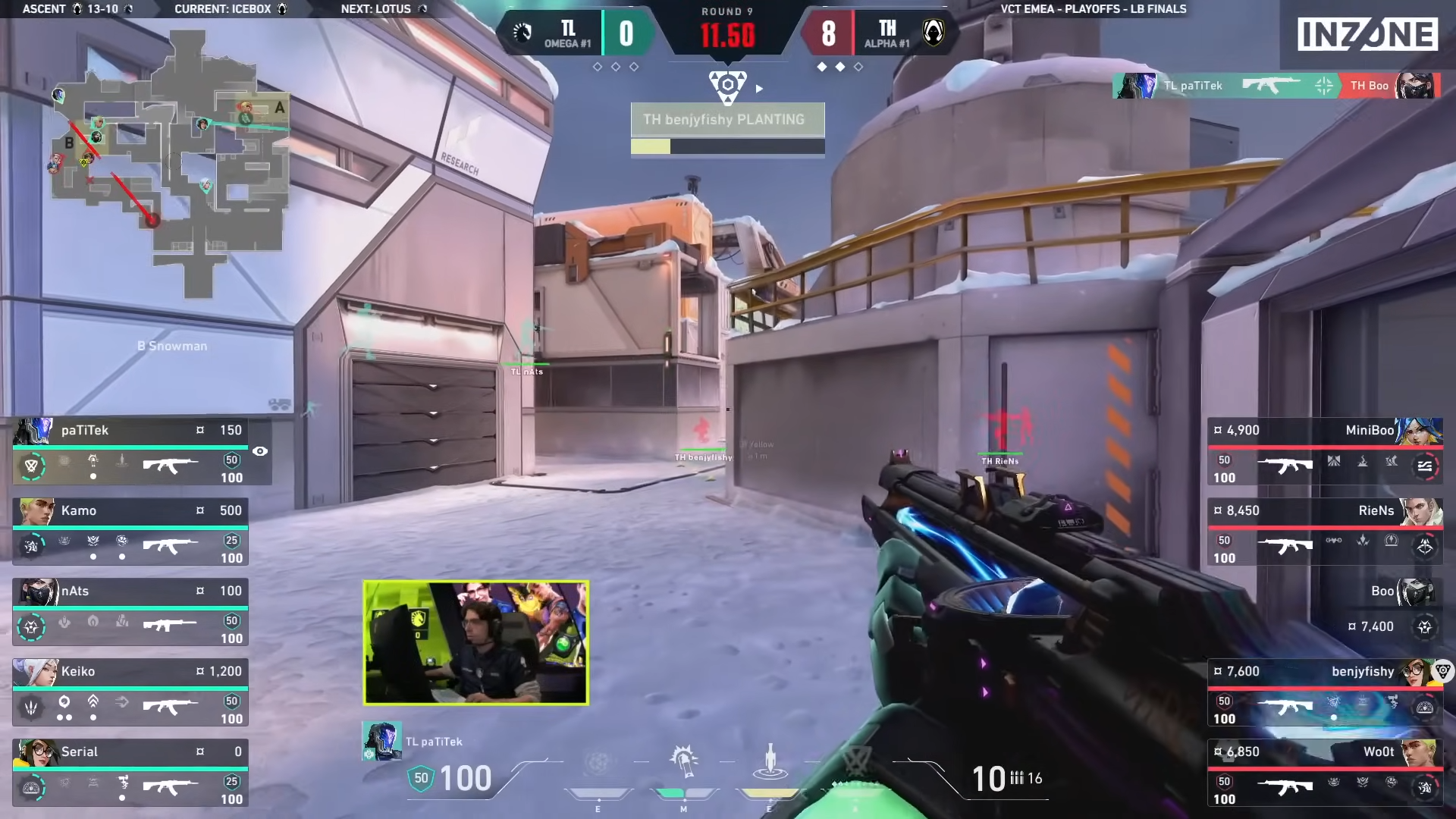
Task: Click the Team Liquid logo on scoreboard
Action: click(522, 33)
